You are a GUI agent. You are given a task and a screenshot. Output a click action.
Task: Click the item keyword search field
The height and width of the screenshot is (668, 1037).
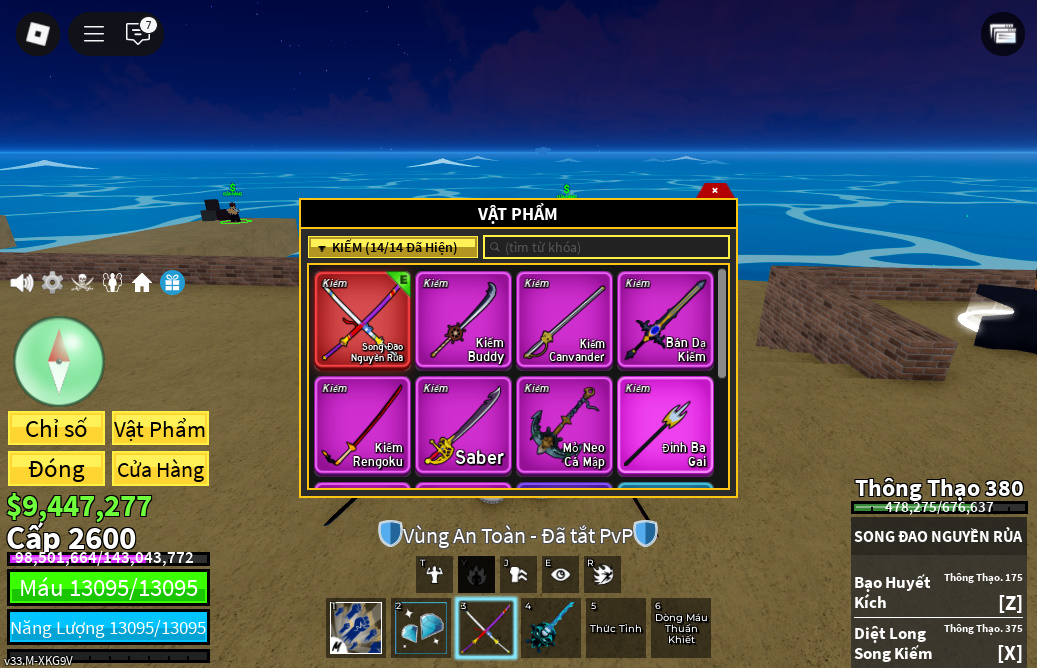[x=607, y=247]
